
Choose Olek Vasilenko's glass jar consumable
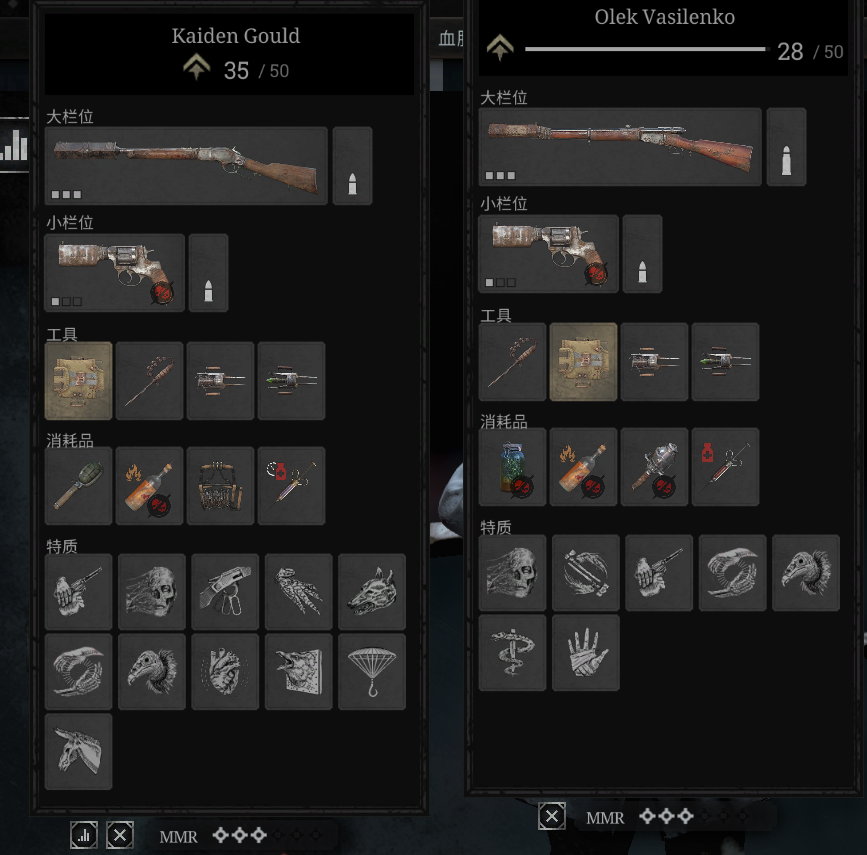513,467
